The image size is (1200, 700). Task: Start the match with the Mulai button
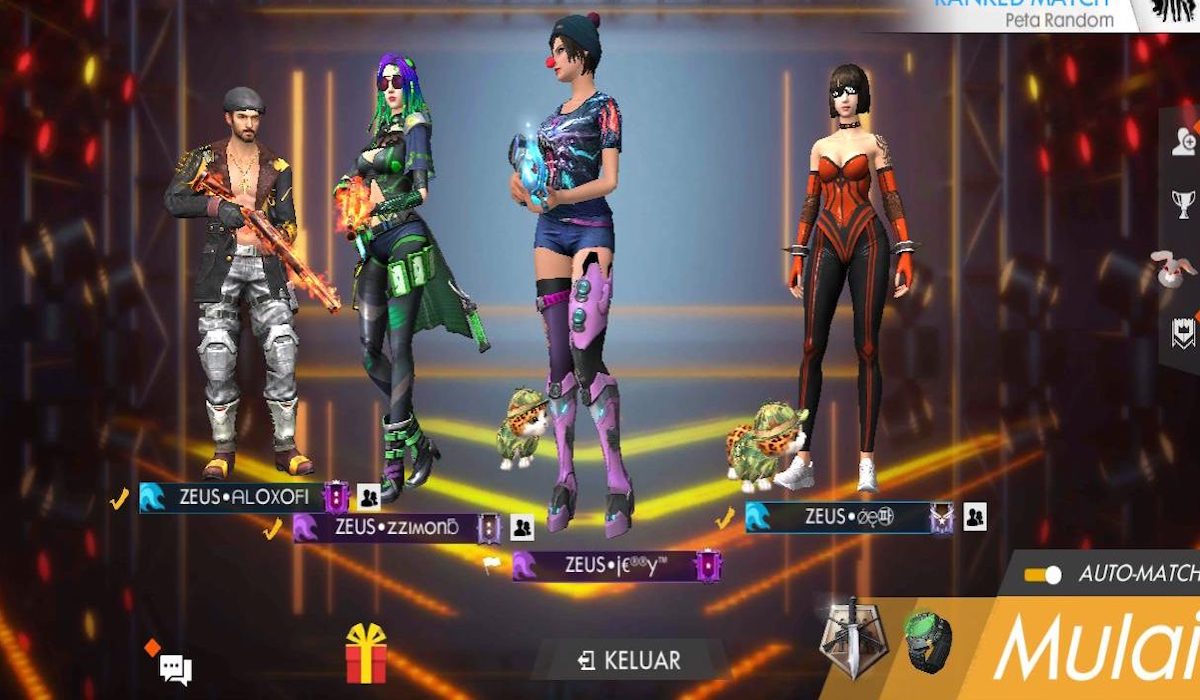click(1097, 650)
